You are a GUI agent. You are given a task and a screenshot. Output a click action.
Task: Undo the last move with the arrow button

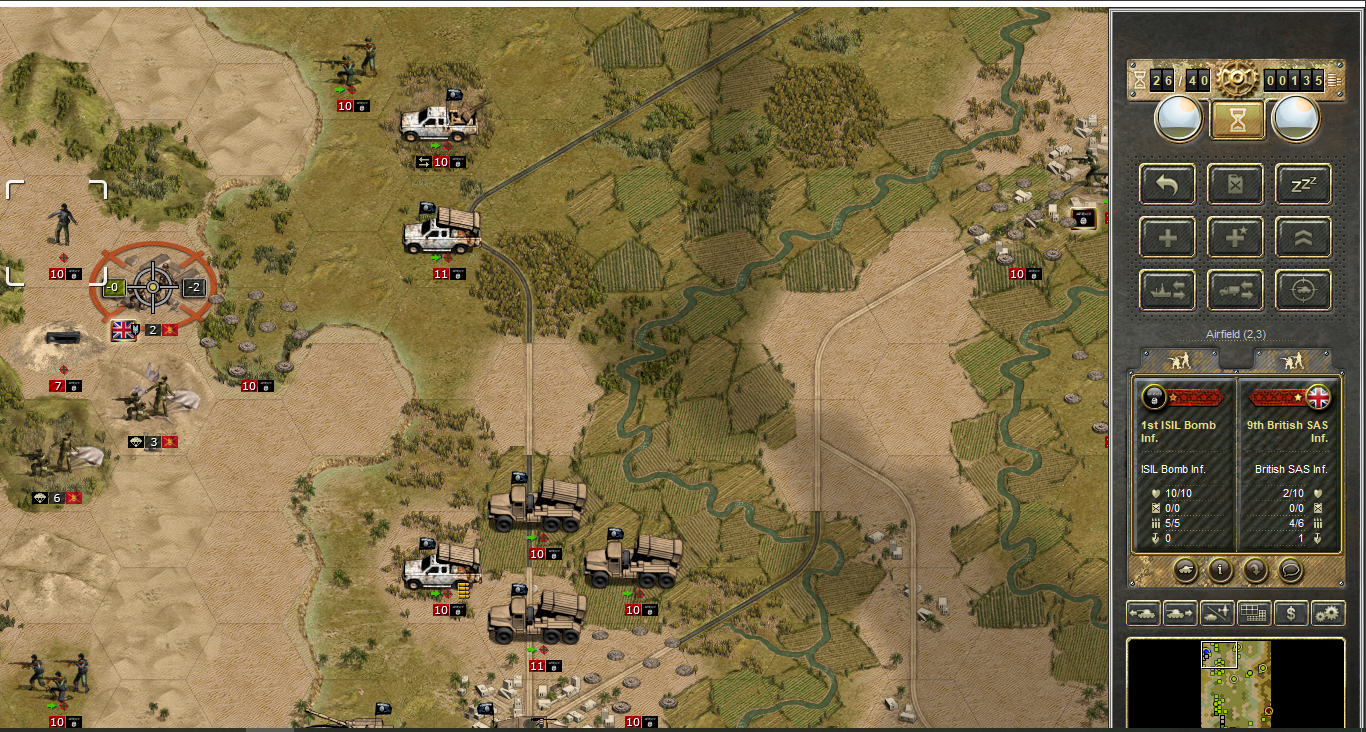(x=1168, y=184)
